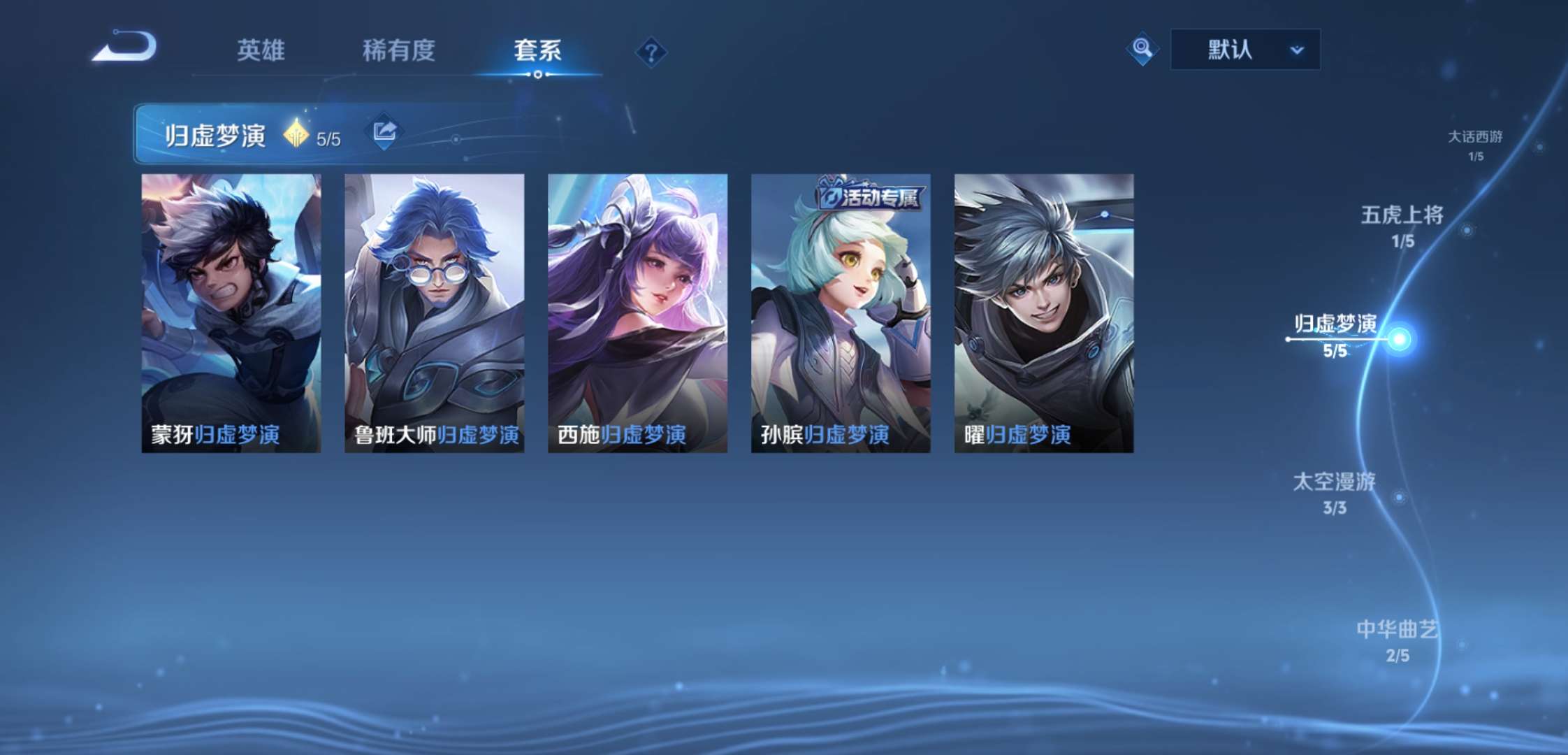Click the magnifier search icon
The width and height of the screenshot is (1568, 755).
1142,50
